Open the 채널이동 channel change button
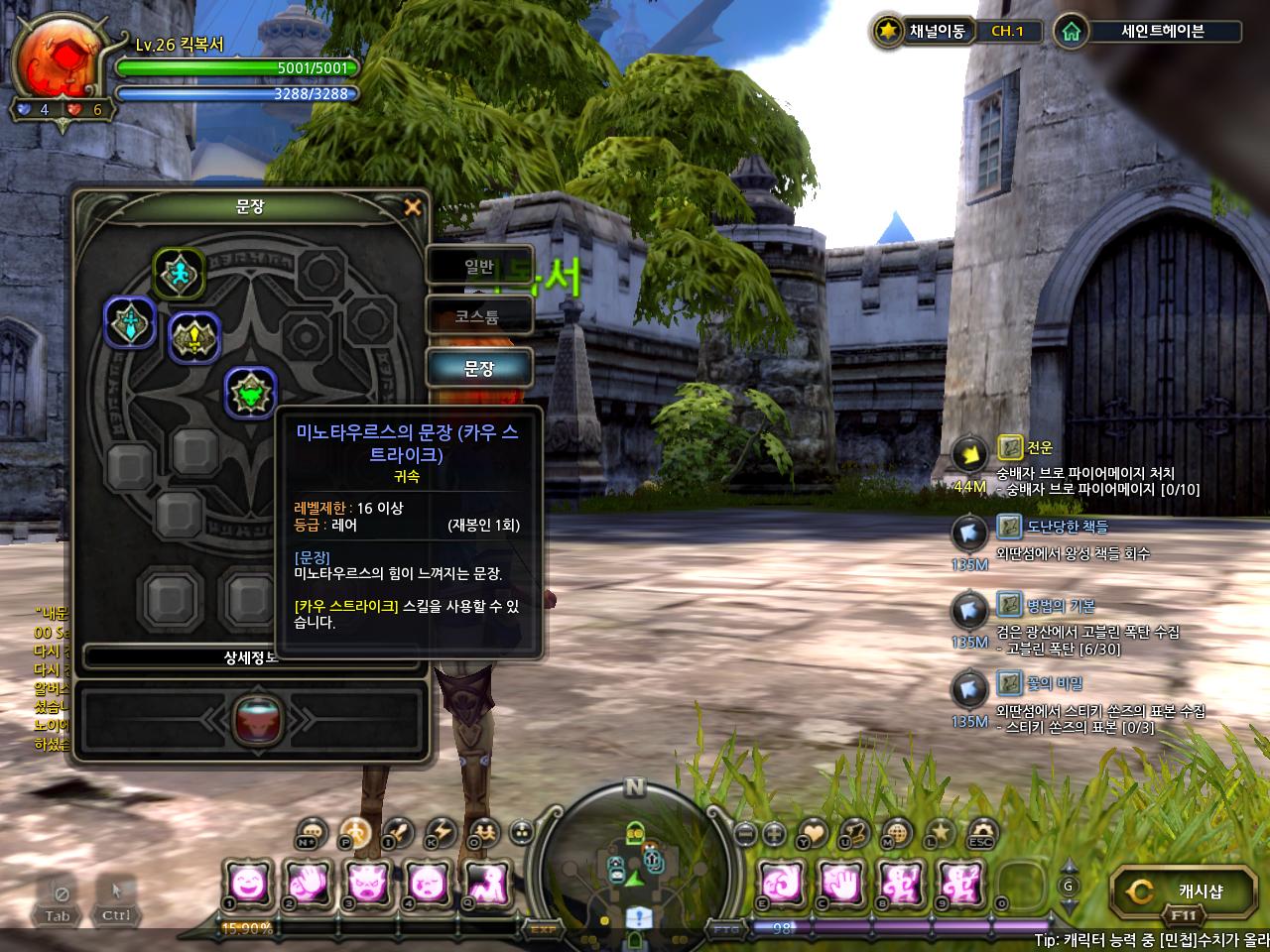 click(x=937, y=31)
